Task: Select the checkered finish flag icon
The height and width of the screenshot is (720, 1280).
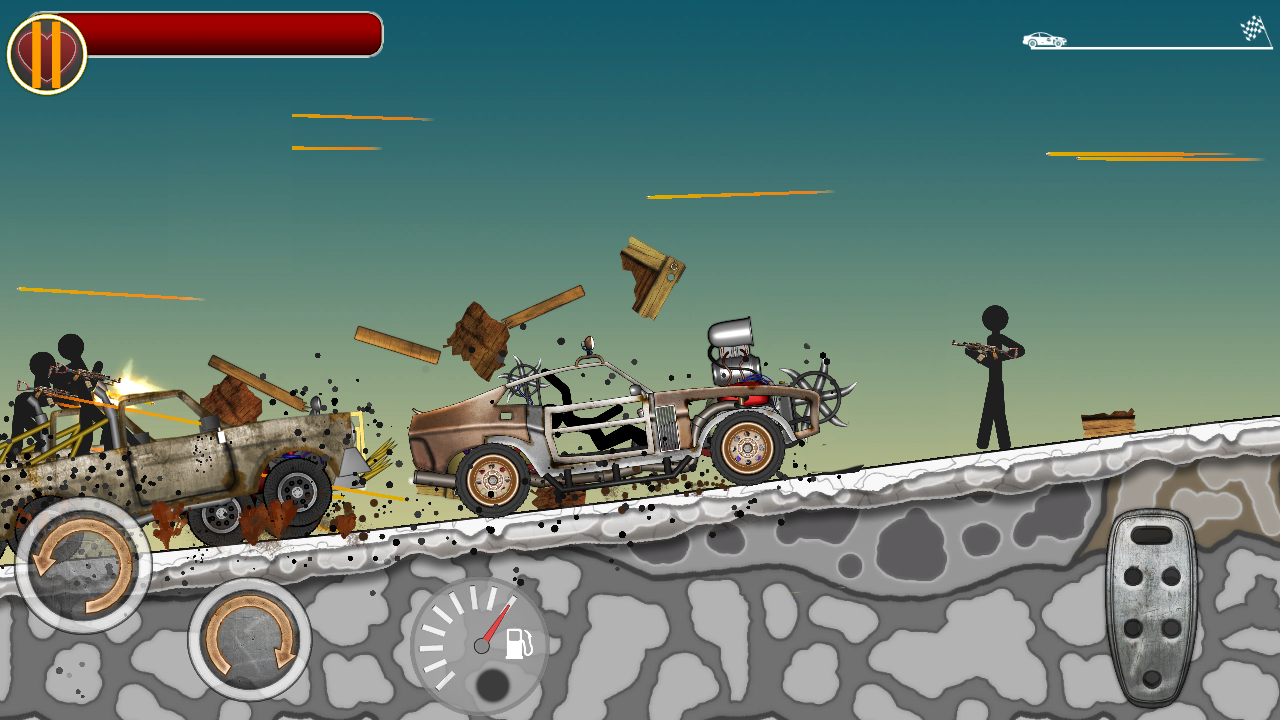Action: pyautogui.click(x=1252, y=28)
